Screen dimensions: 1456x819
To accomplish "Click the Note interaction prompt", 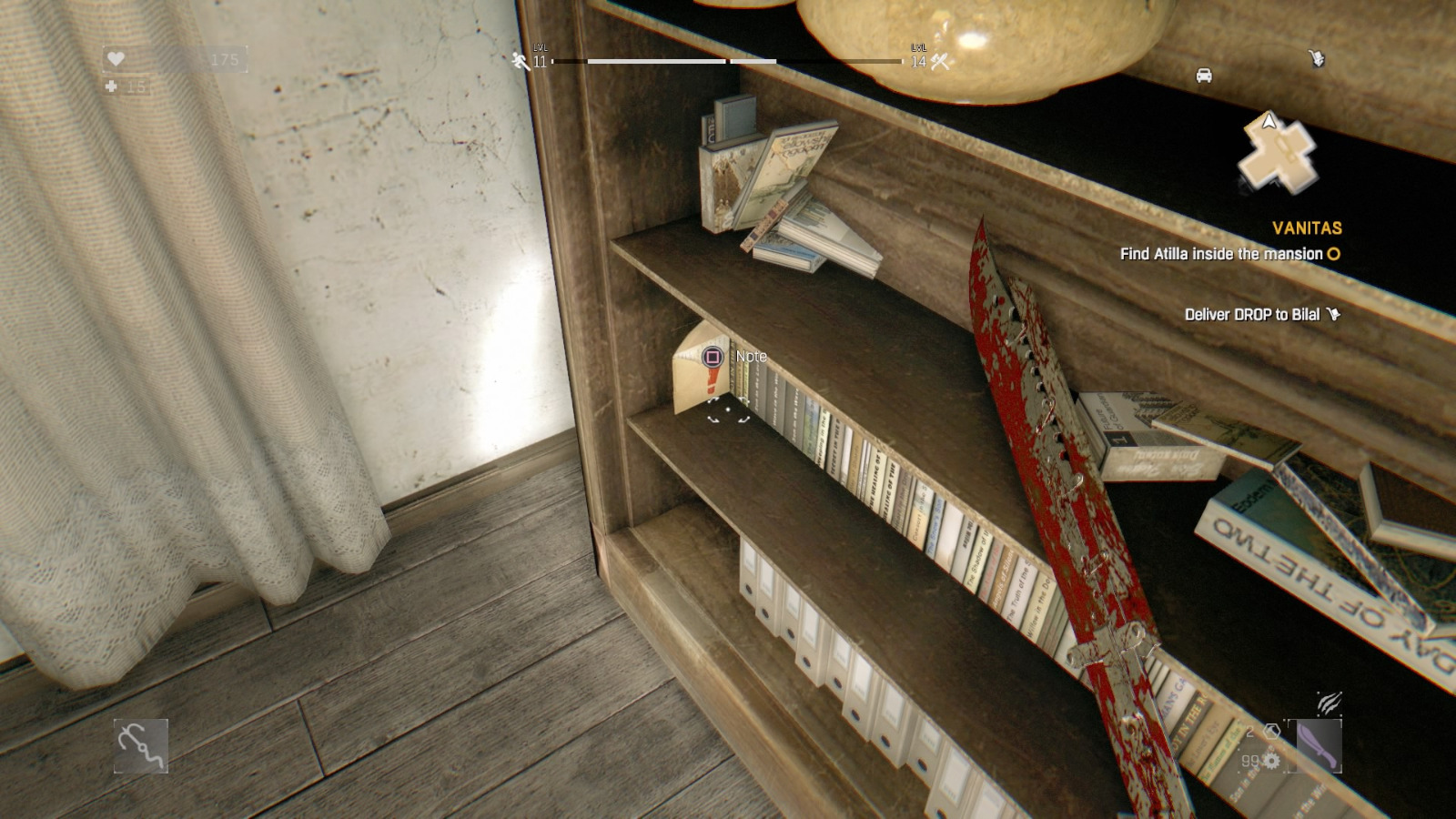I will [x=753, y=358].
